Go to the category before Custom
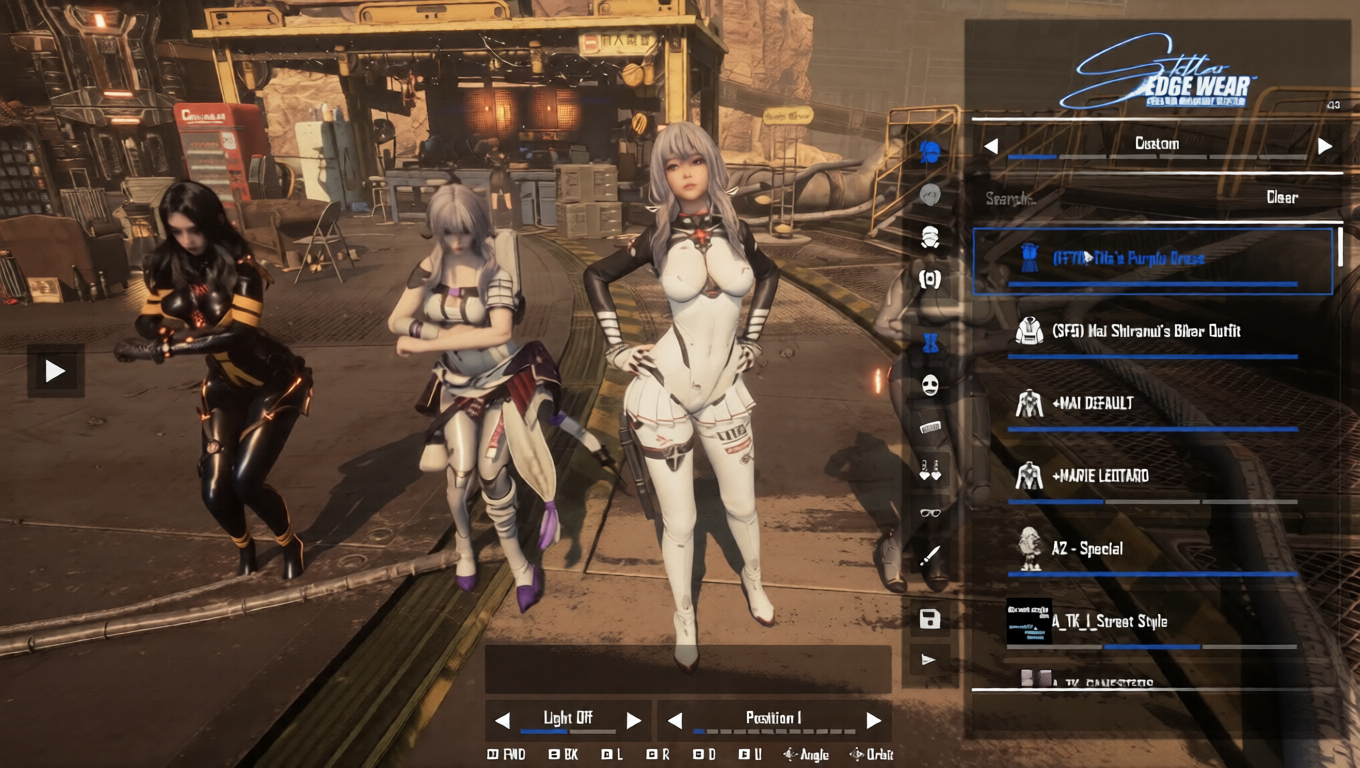1360x768 pixels. [991, 146]
